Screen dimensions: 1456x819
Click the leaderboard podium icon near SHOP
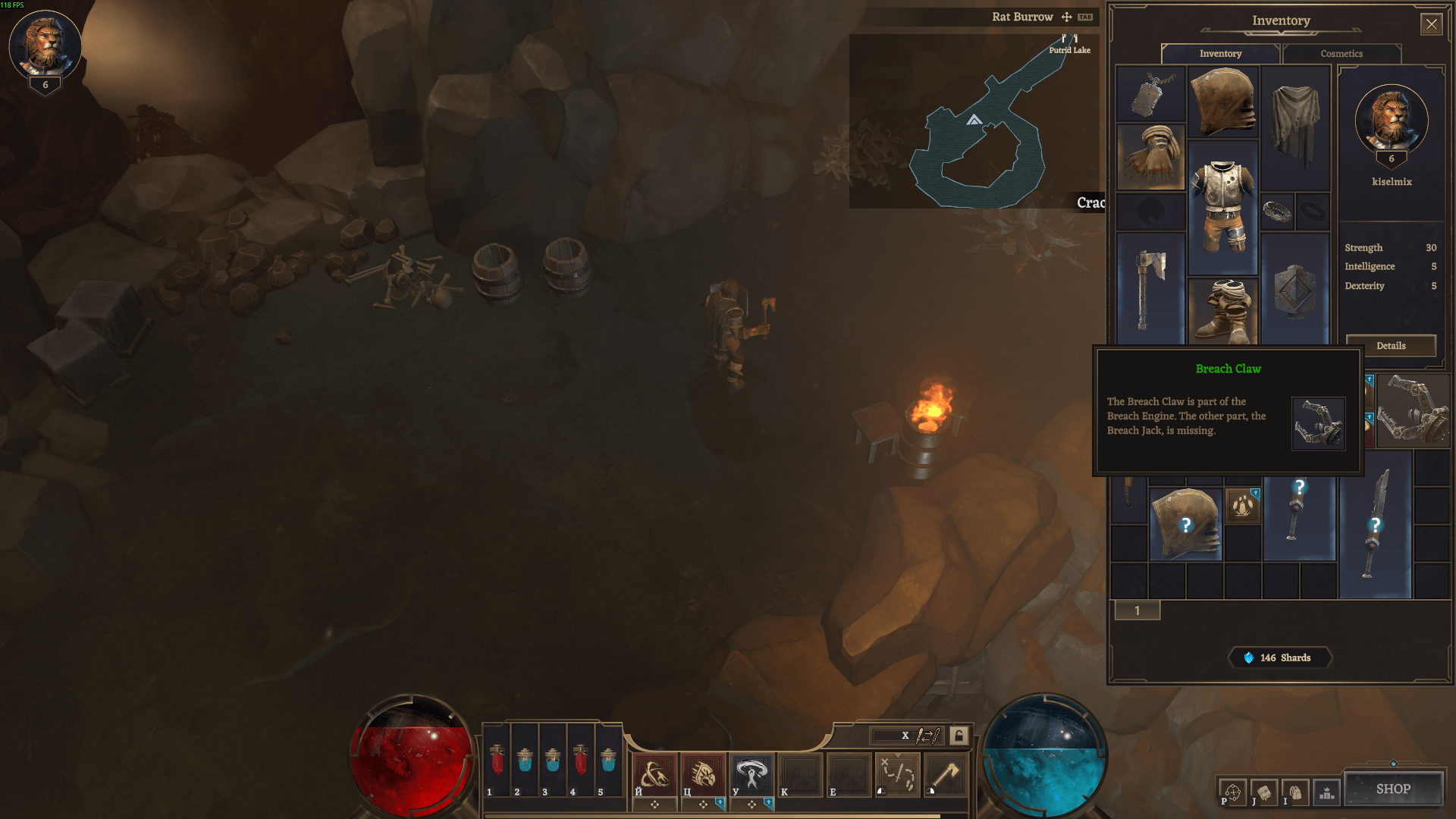1326,792
